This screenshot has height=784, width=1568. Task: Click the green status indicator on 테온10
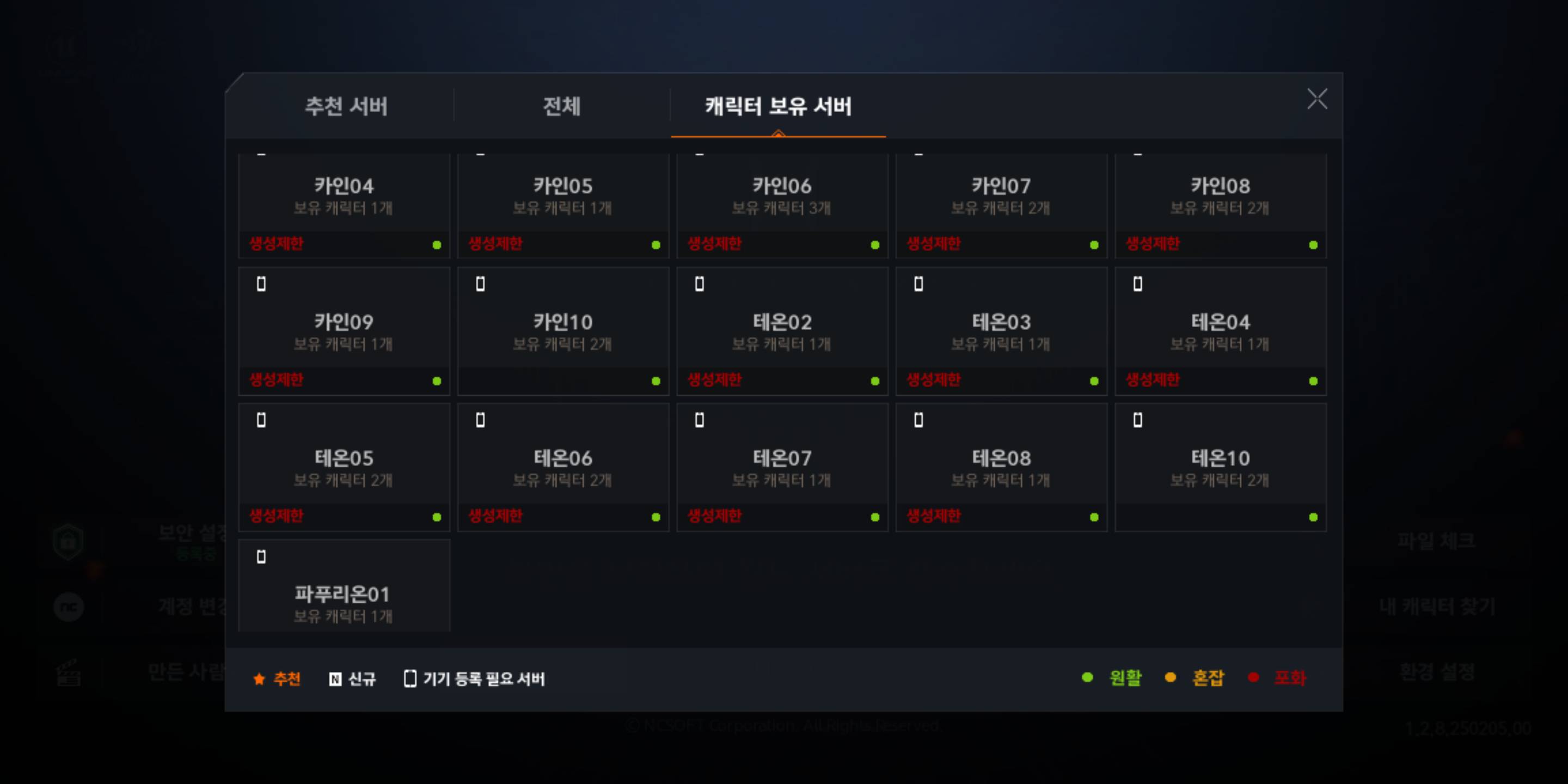click(x=1313, y=517)
